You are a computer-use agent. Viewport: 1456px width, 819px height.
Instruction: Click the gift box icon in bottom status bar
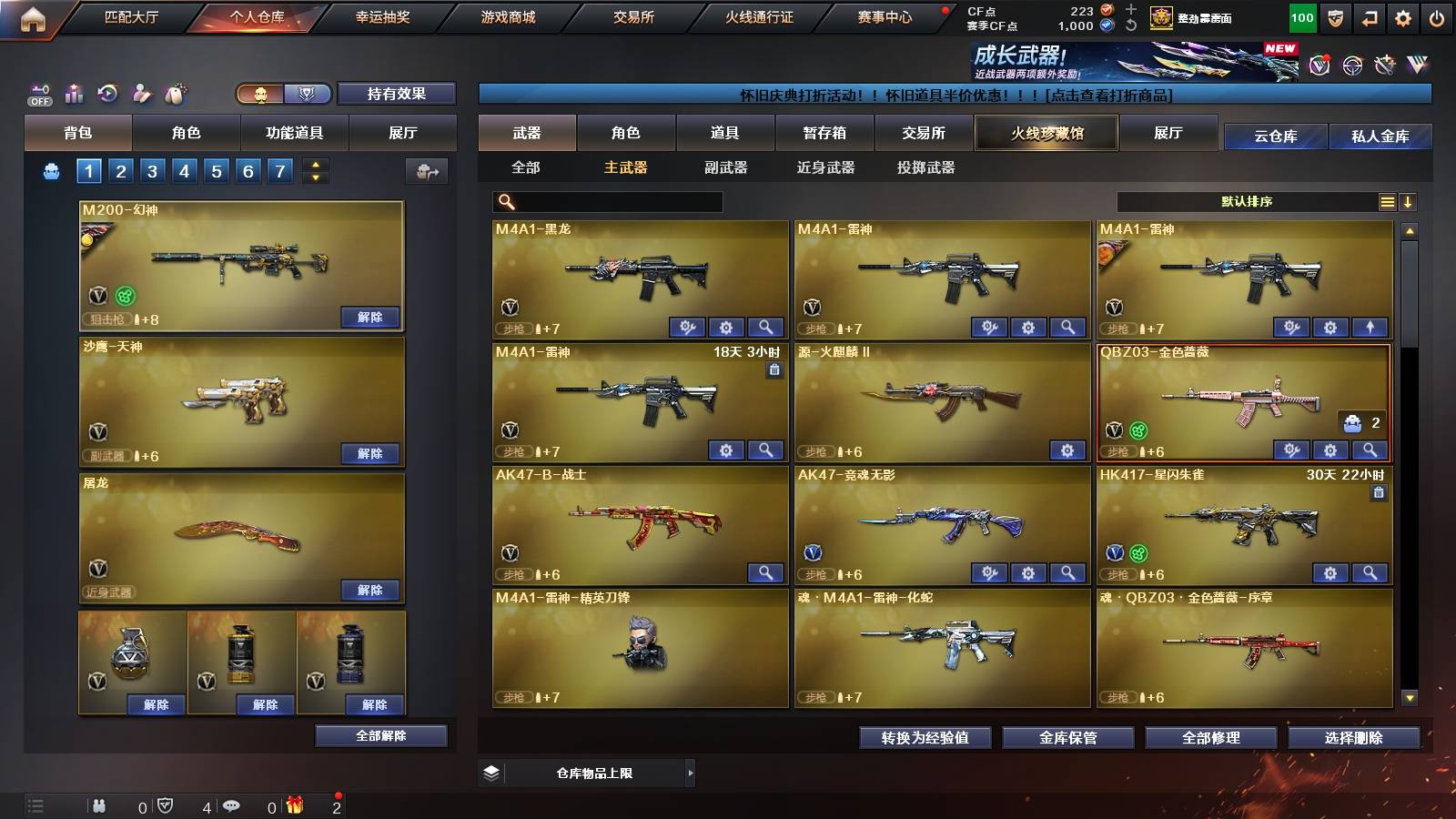tap(293, 805)
